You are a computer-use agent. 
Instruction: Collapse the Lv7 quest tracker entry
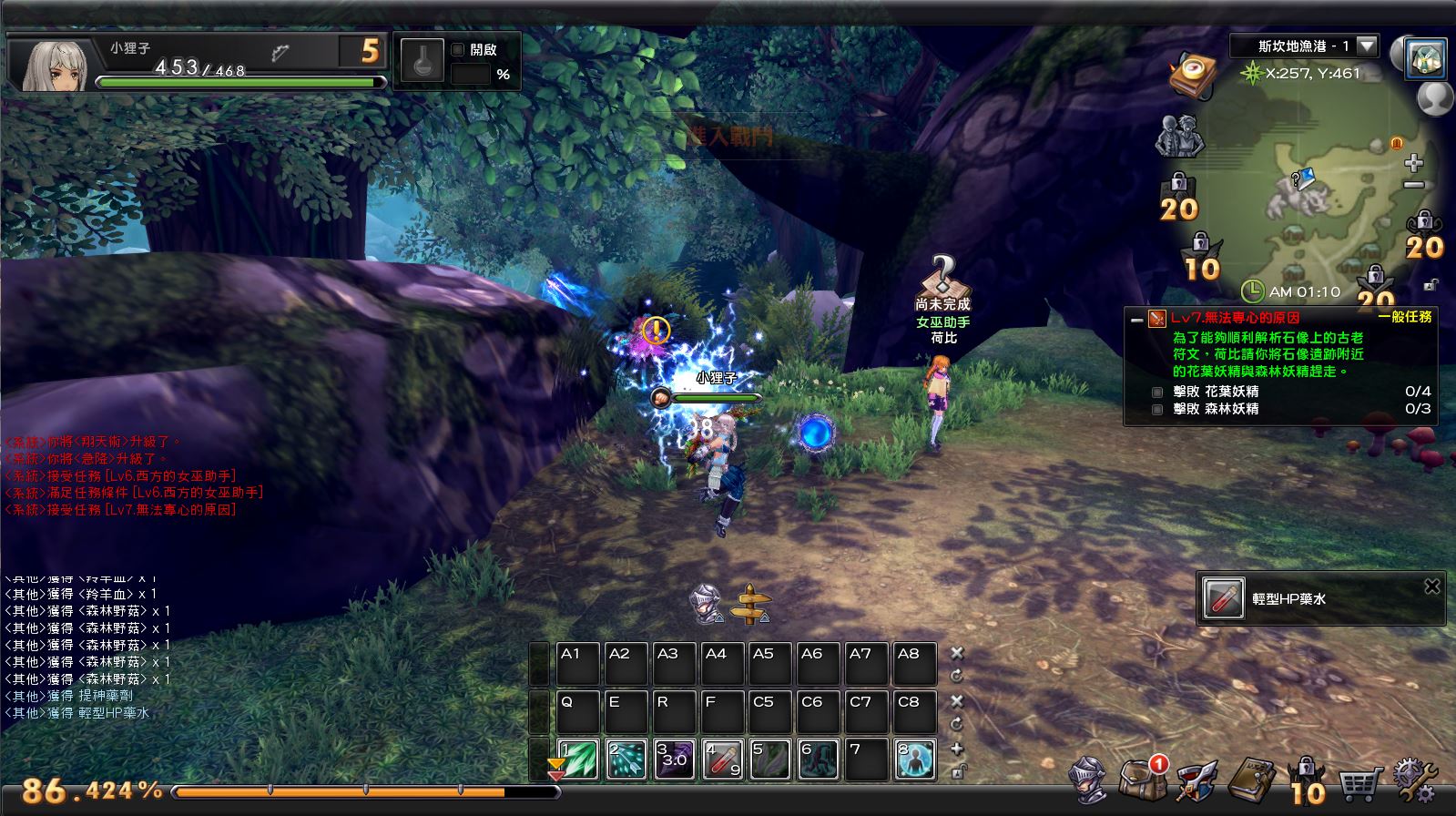point(1136,320)
